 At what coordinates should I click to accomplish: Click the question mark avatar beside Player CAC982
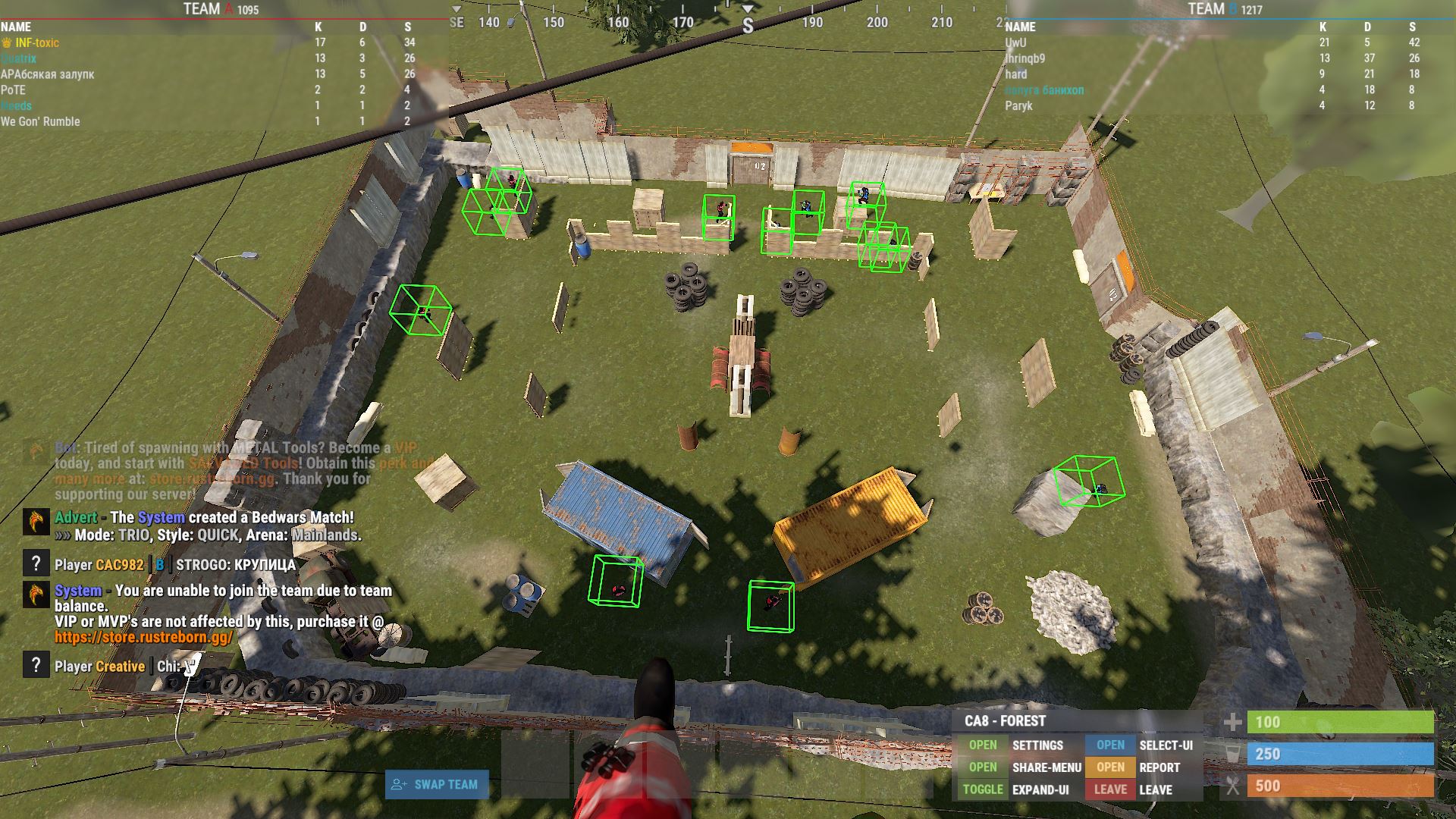click(x=36, y=565)
